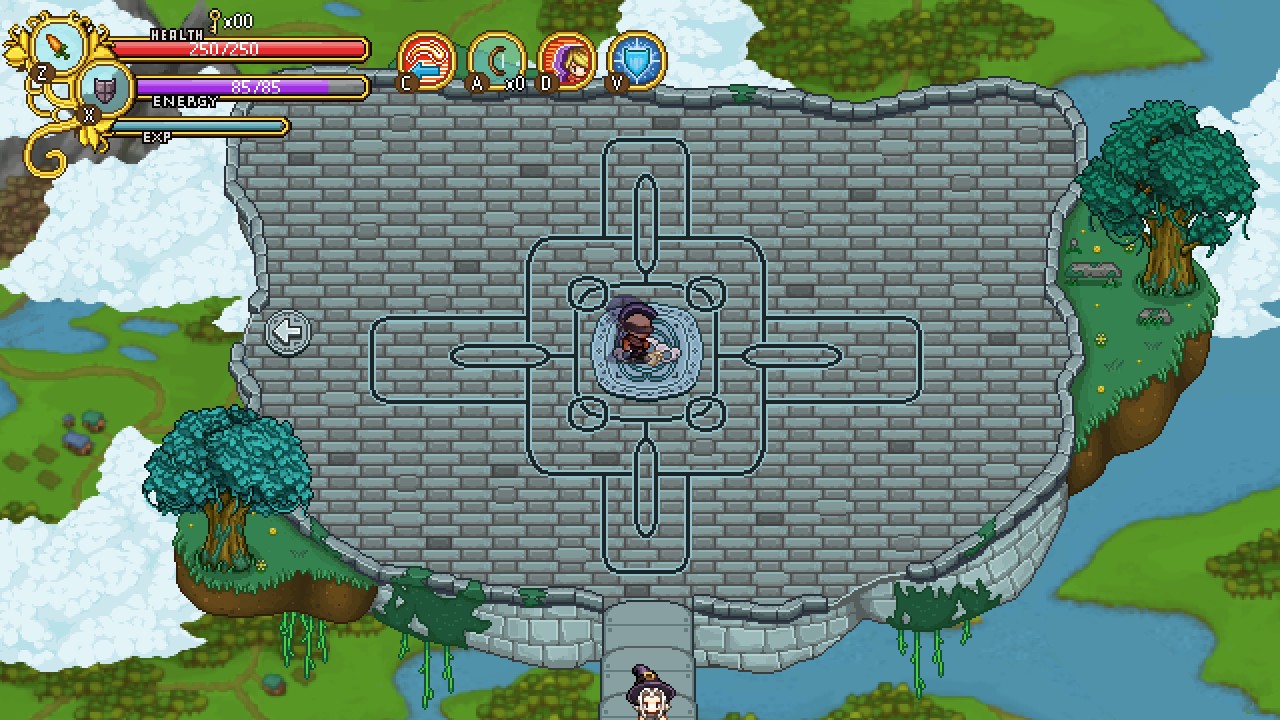Select the carrot skill in the Z slot
This screenshot has width=1280, height=720.
pos(60,46)
